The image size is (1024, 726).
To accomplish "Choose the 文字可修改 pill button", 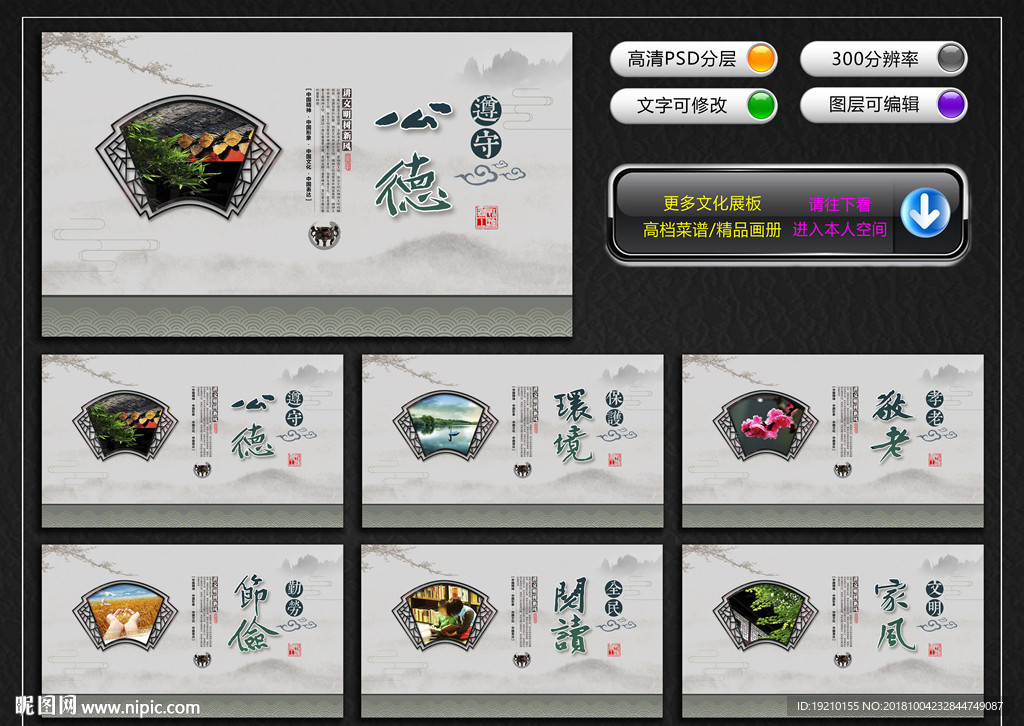I will [693, 105].
